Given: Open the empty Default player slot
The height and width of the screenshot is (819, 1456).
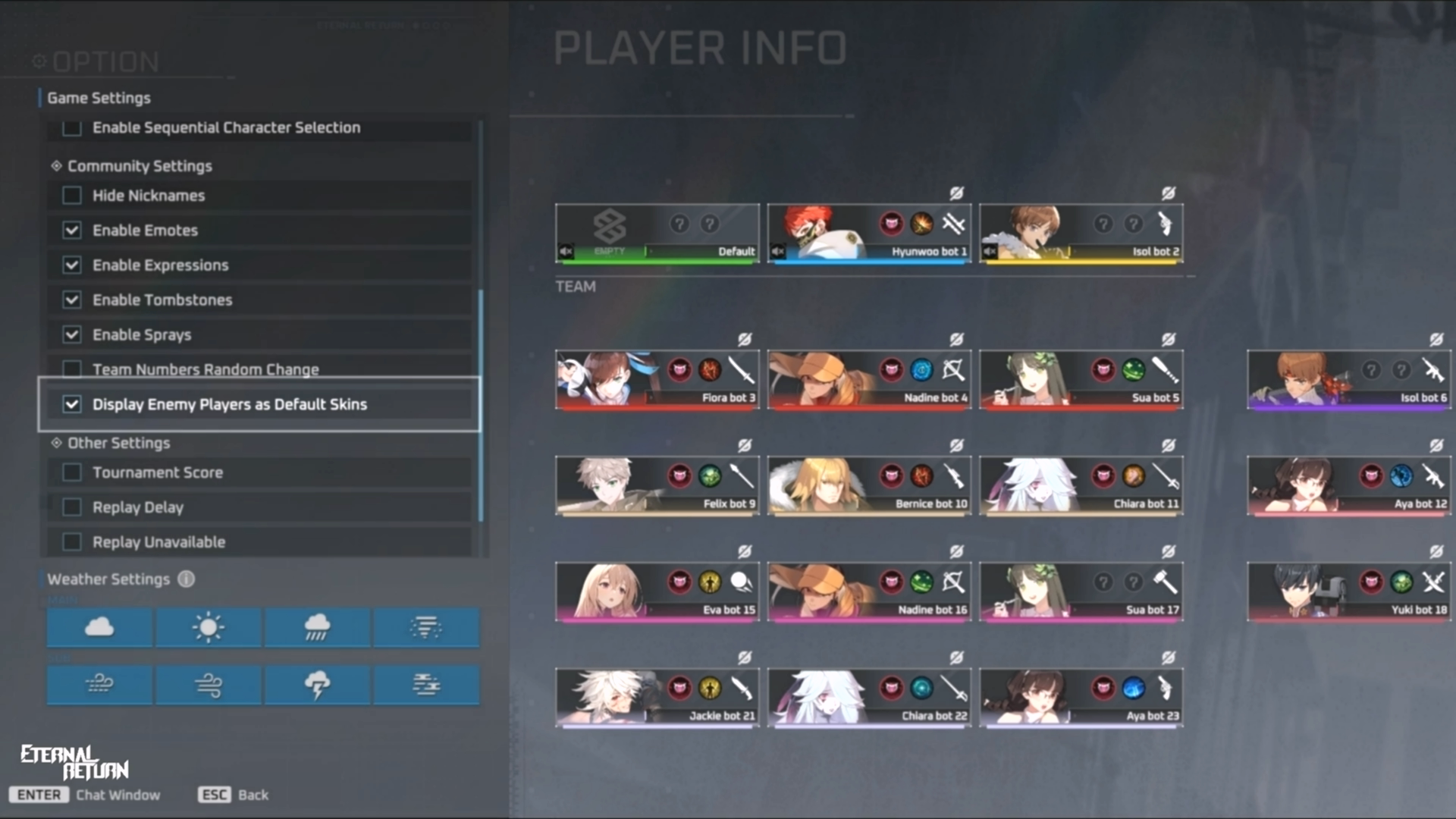Looking at the screenshot, I should coord(657,234).
